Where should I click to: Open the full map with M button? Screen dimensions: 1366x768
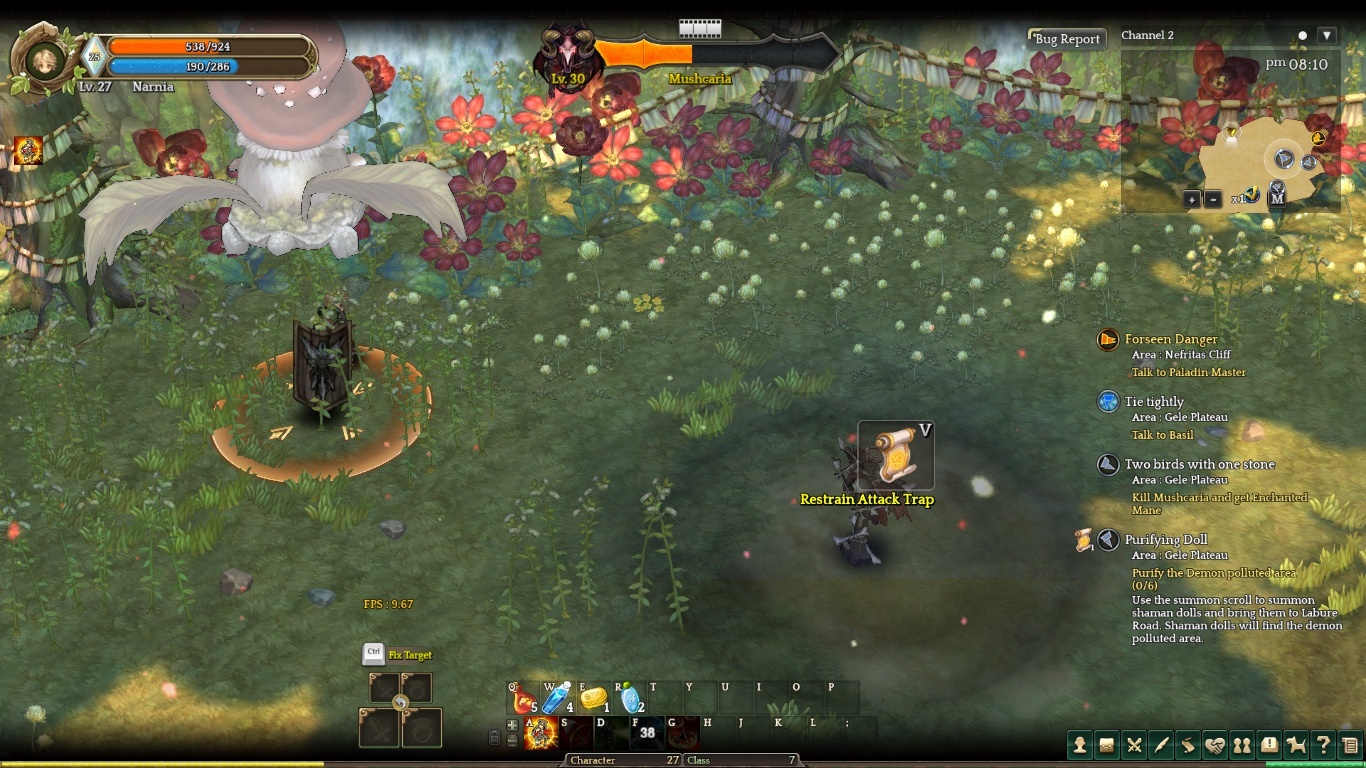tap(1277, 198)
